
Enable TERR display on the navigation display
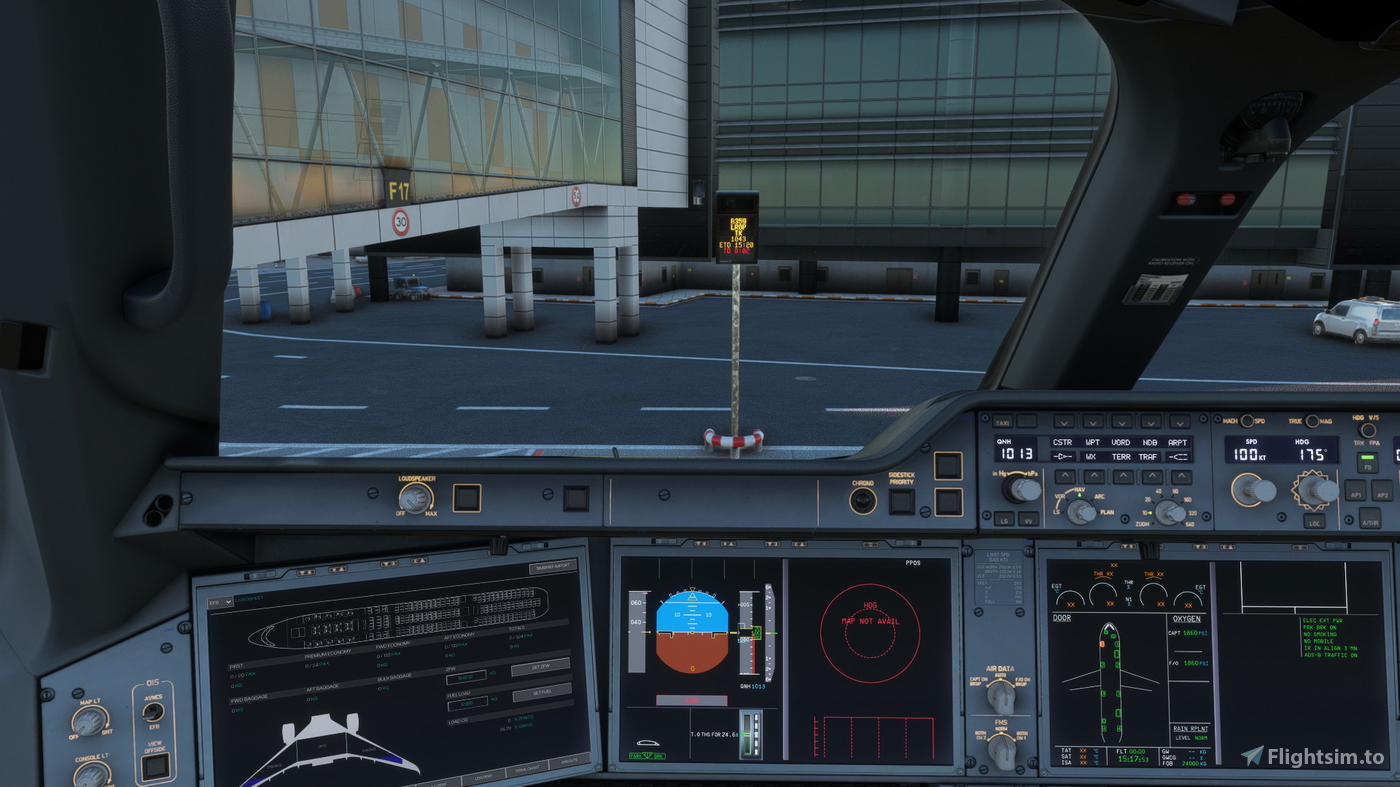1121,457
